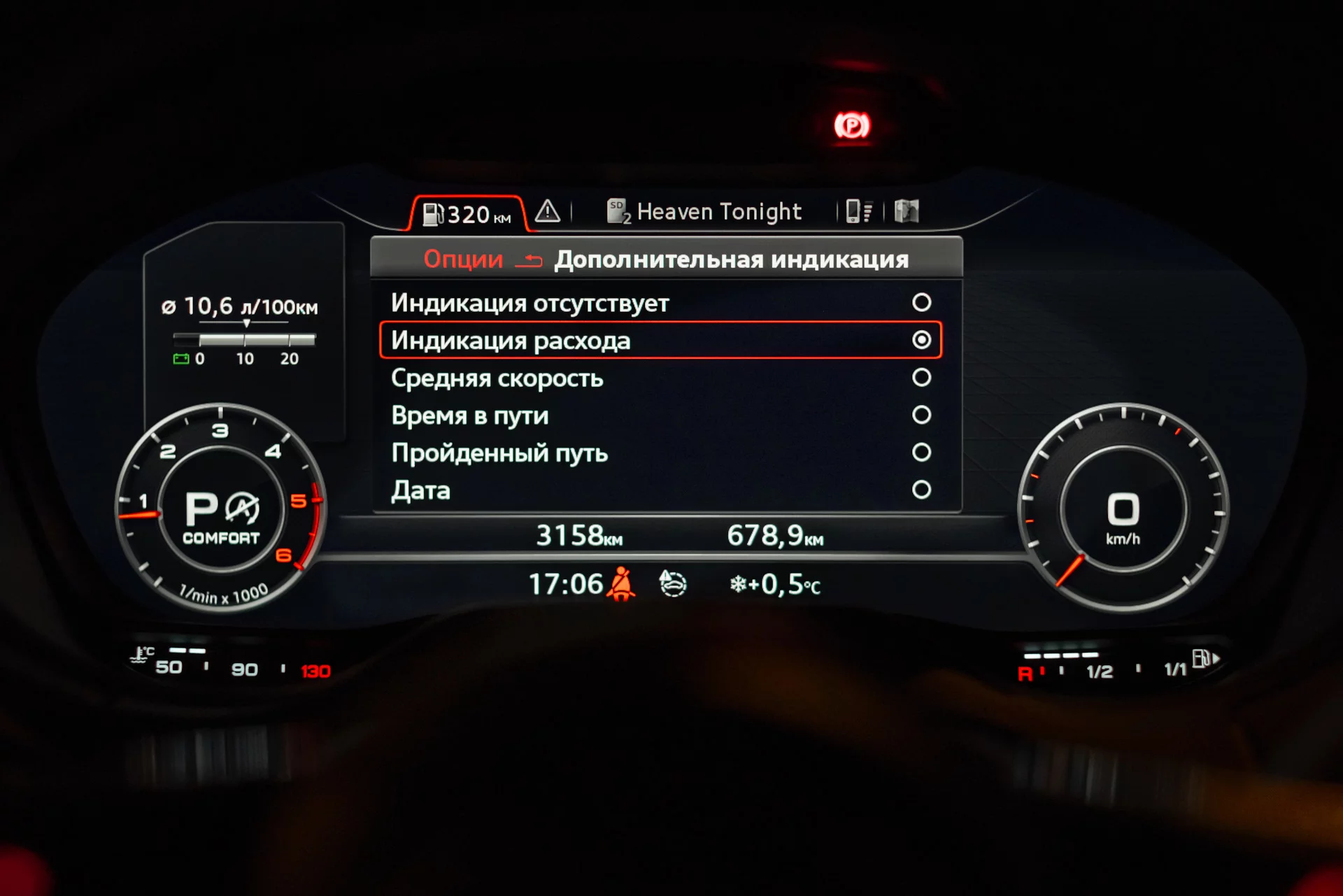Viewport: 1343px width, 896px height.
Task: Open the navigation map tab
Action: point(907,211)
